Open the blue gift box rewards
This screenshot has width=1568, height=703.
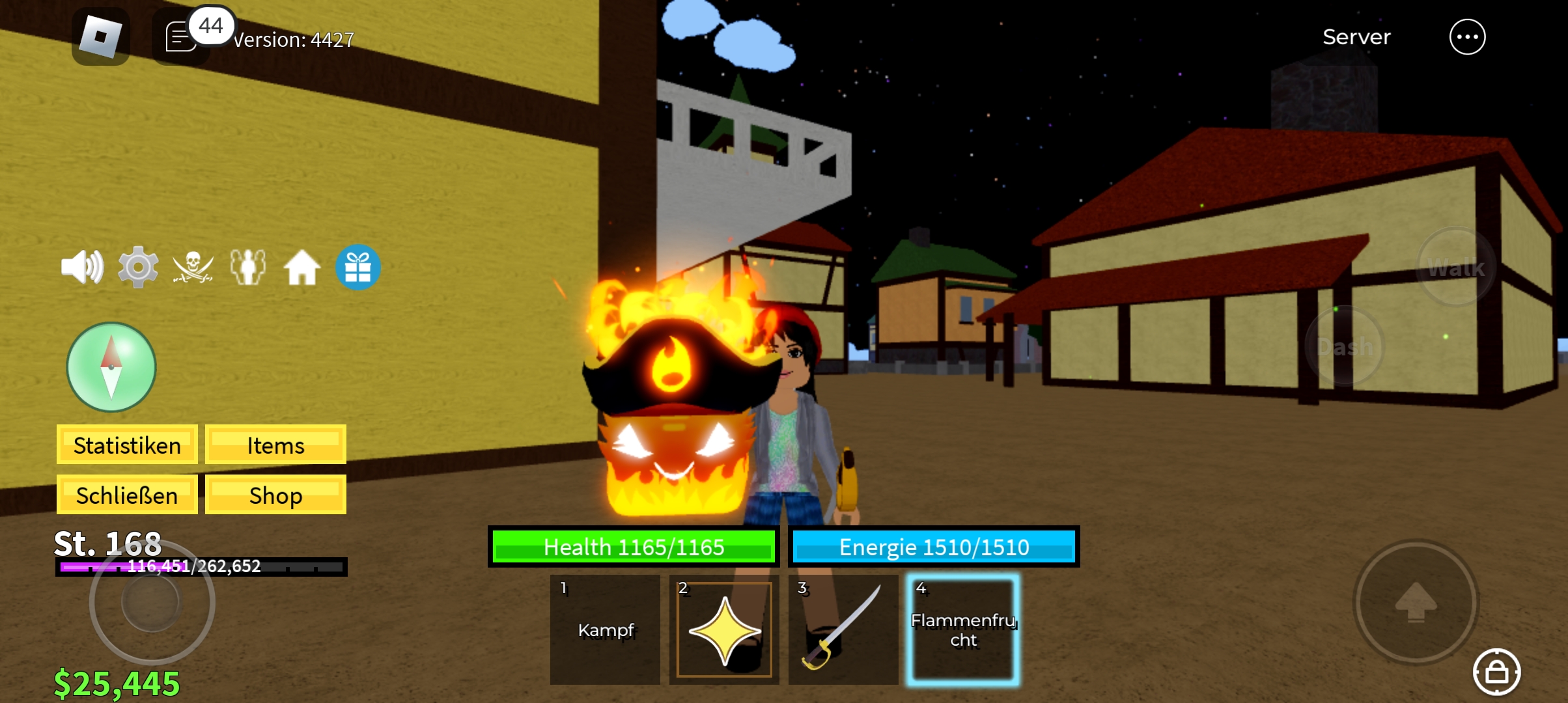coord(357,267)
